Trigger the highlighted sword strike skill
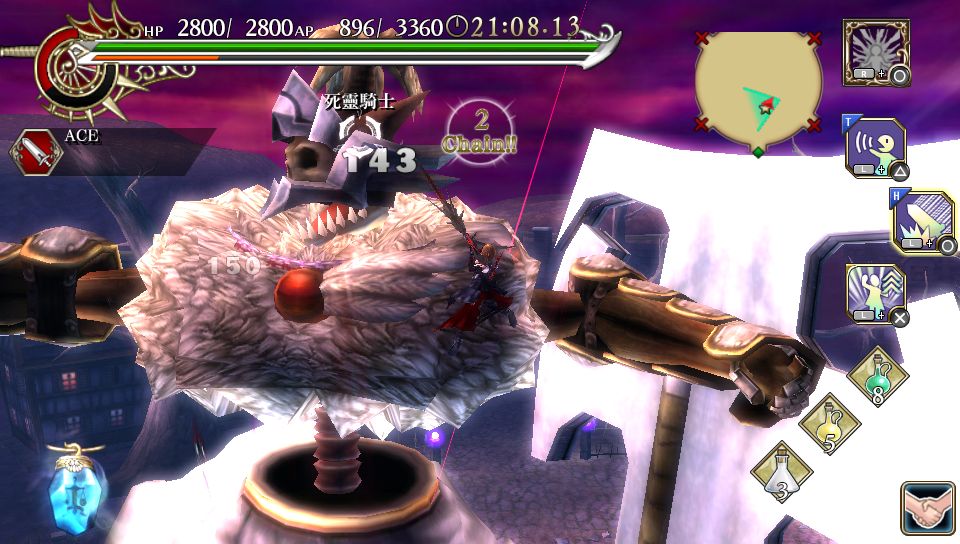Viewport: 960px width, 544px height. coord(923,221)
